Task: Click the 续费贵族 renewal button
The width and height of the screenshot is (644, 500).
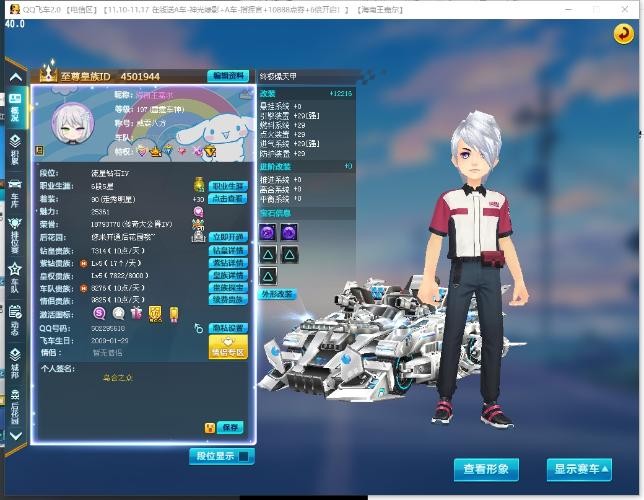Action: click(x=228, y=300)
